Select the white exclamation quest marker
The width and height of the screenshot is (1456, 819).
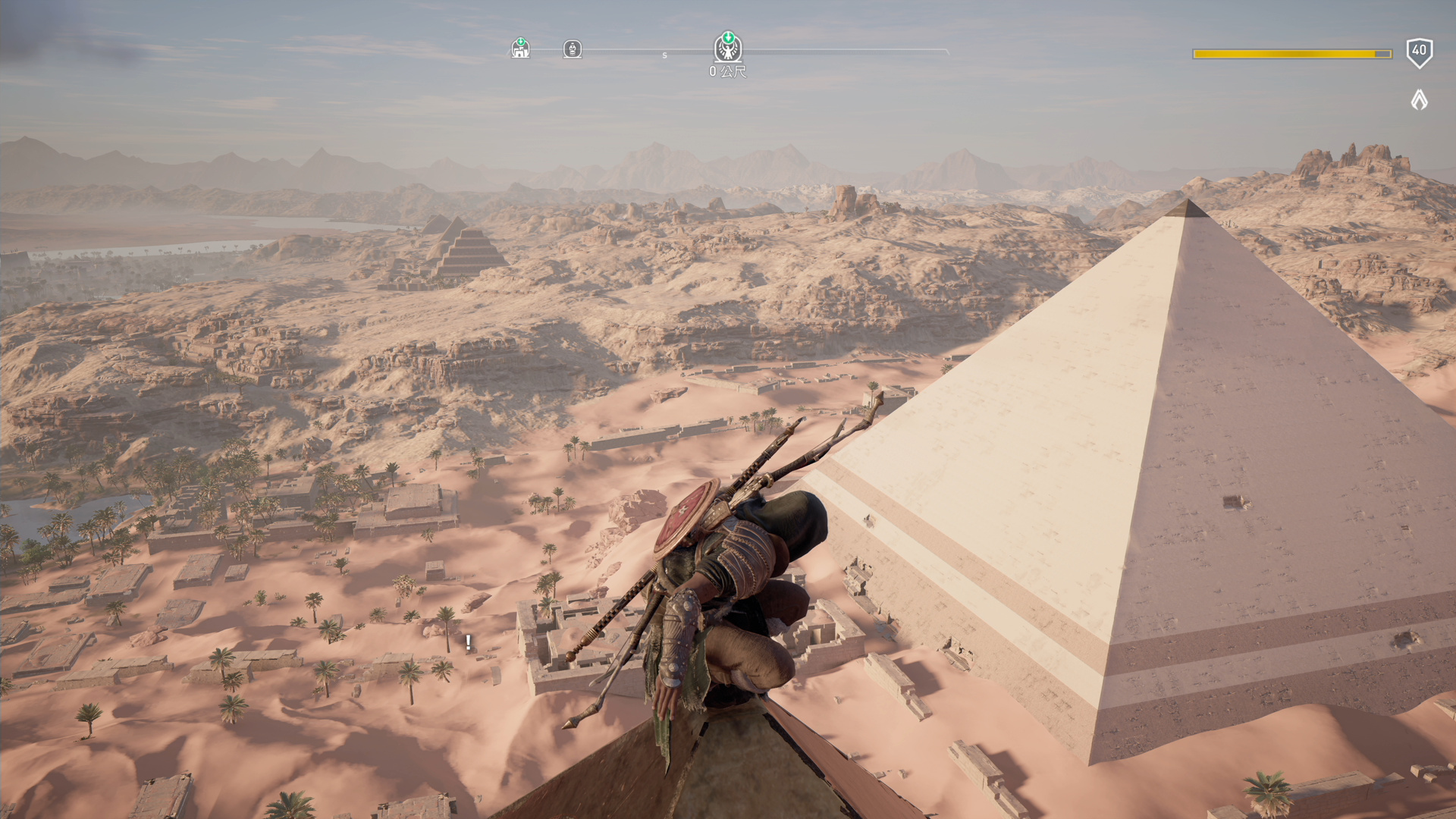tap(469, 643)
